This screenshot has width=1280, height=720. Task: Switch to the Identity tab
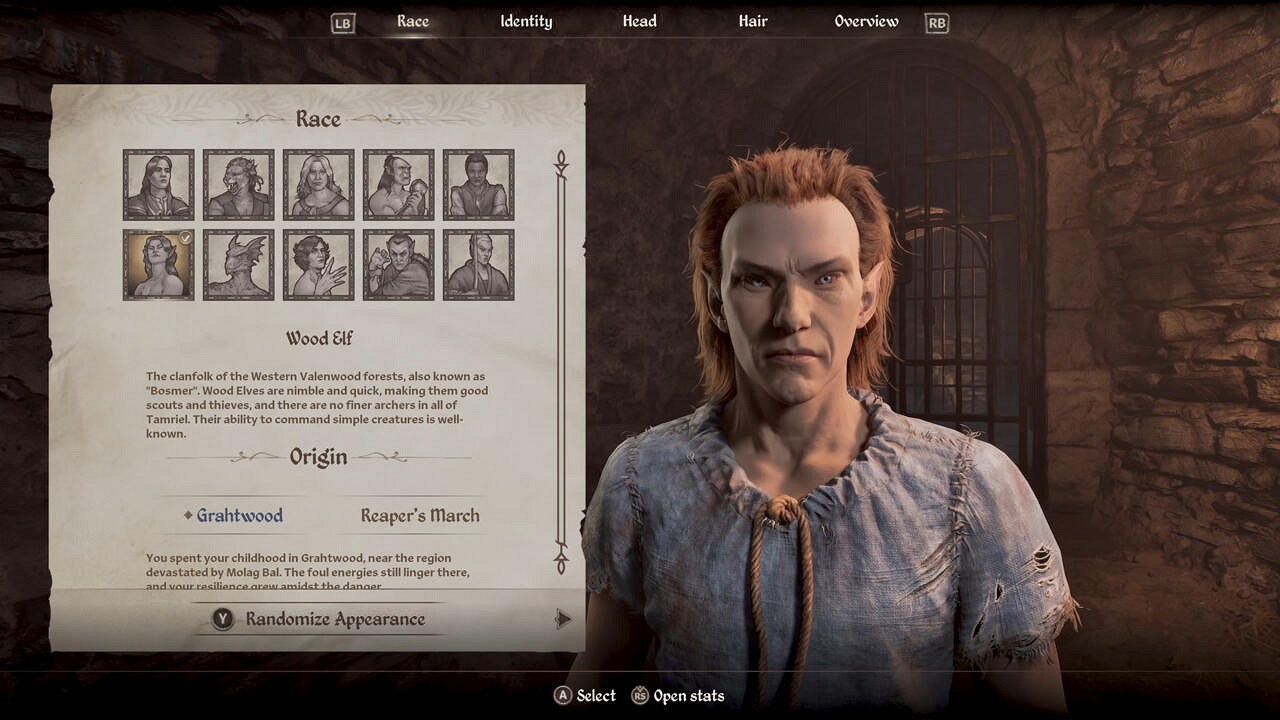[526, 22]
